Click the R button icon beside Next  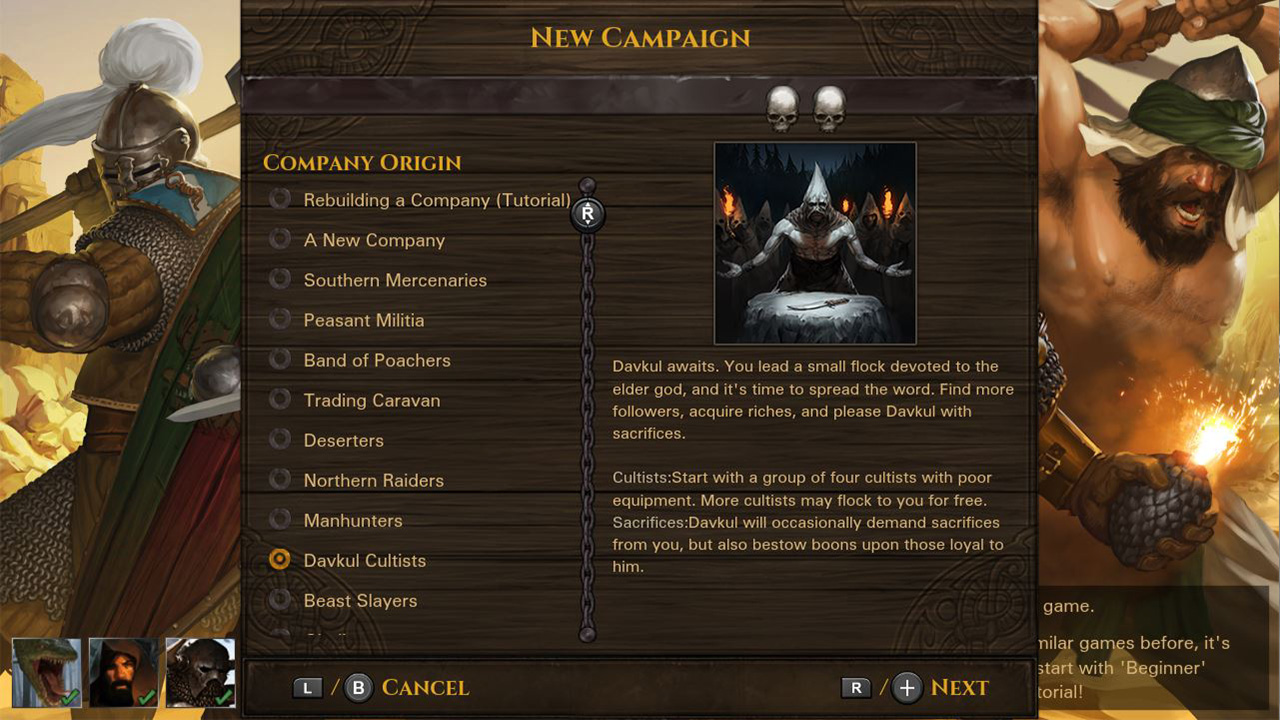click(x=855, y=687)
